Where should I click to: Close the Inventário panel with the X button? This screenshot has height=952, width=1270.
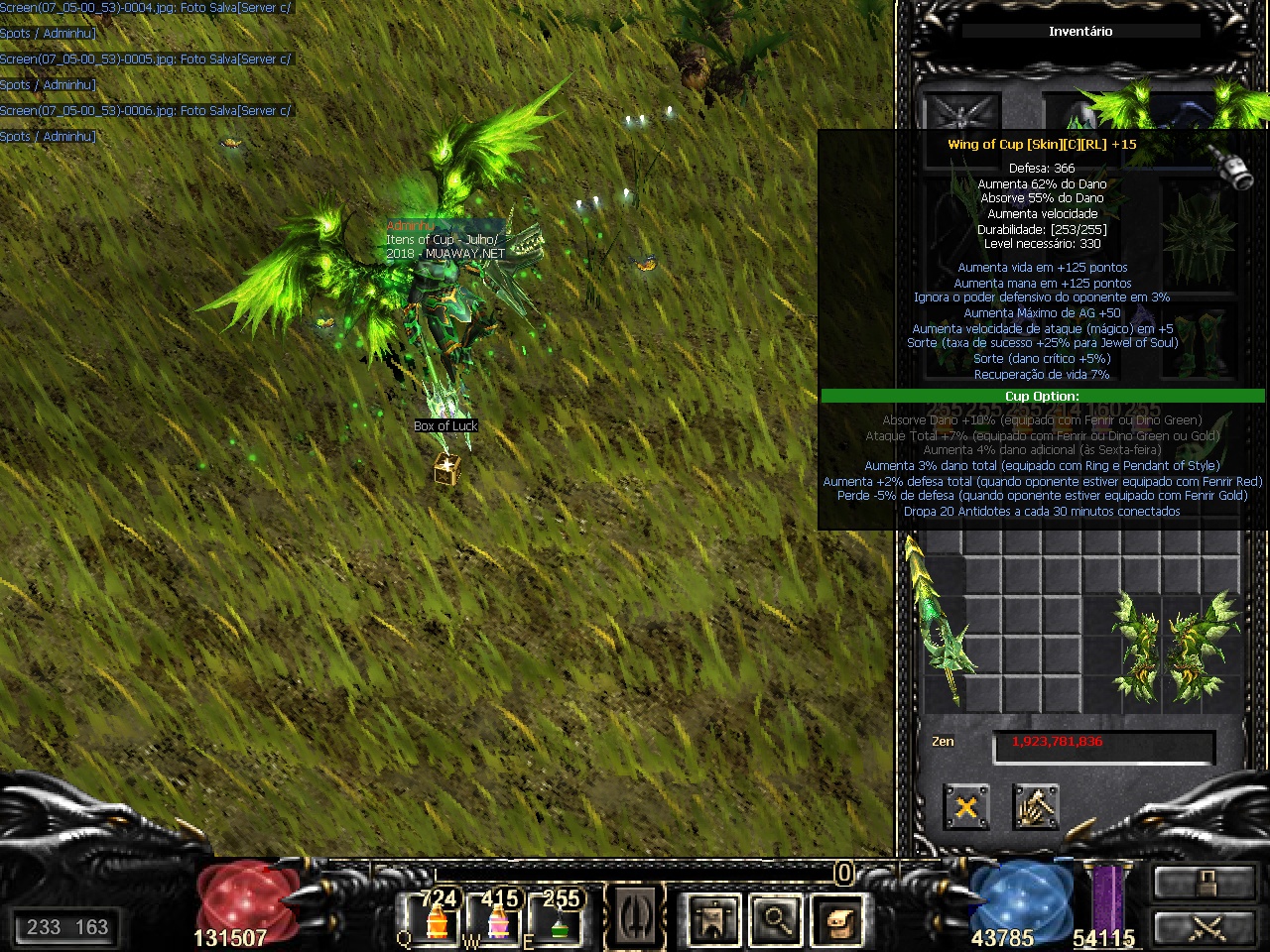(965, 807)
